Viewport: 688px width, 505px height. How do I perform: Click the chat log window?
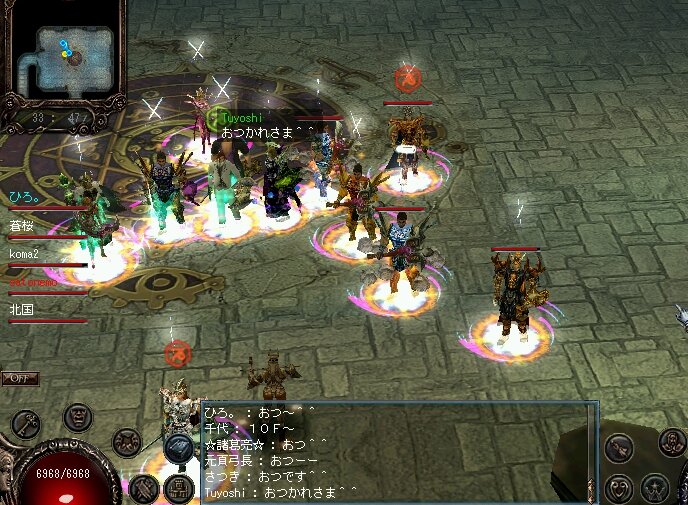[390, 452]
